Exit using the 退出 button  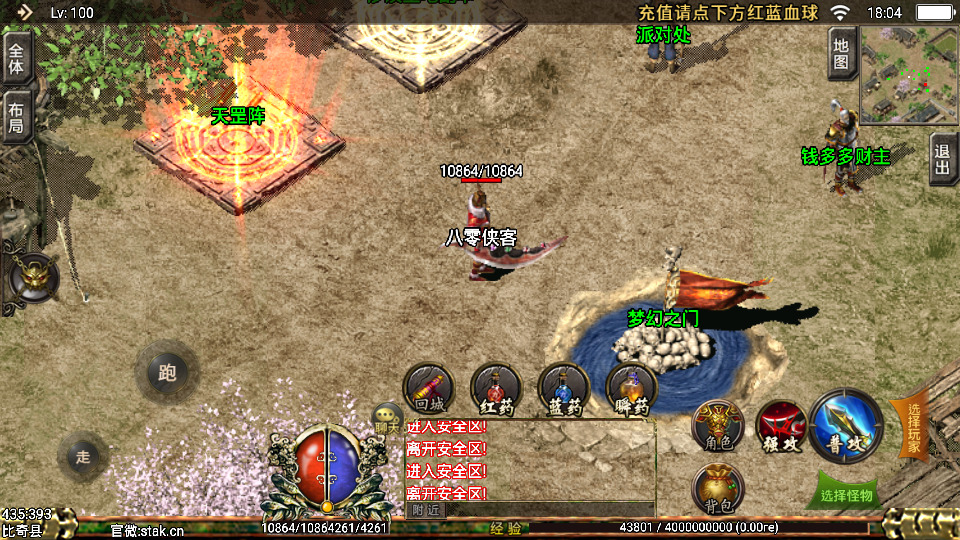pos(943,159)
